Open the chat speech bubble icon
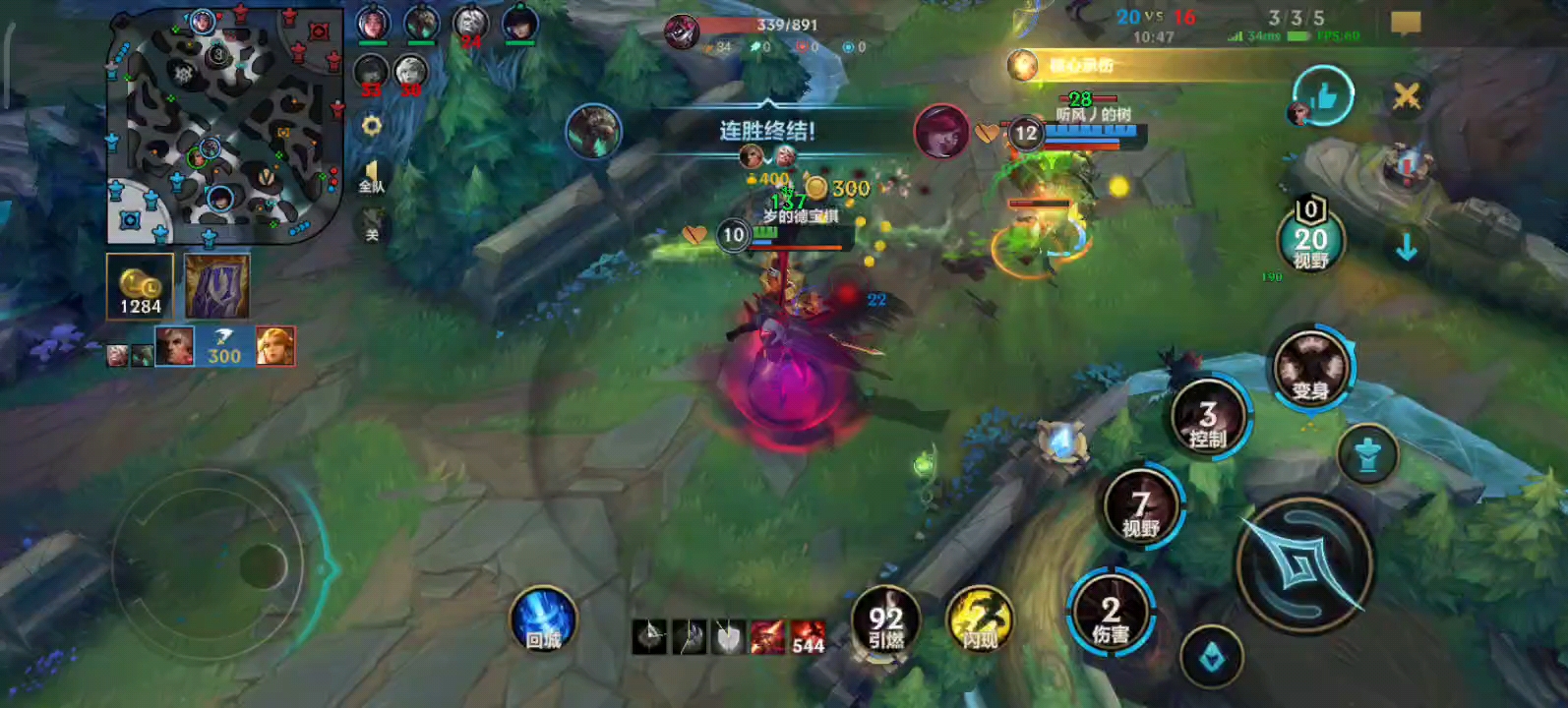This screenshot has width=1568, height=708. pos(1406,23)
